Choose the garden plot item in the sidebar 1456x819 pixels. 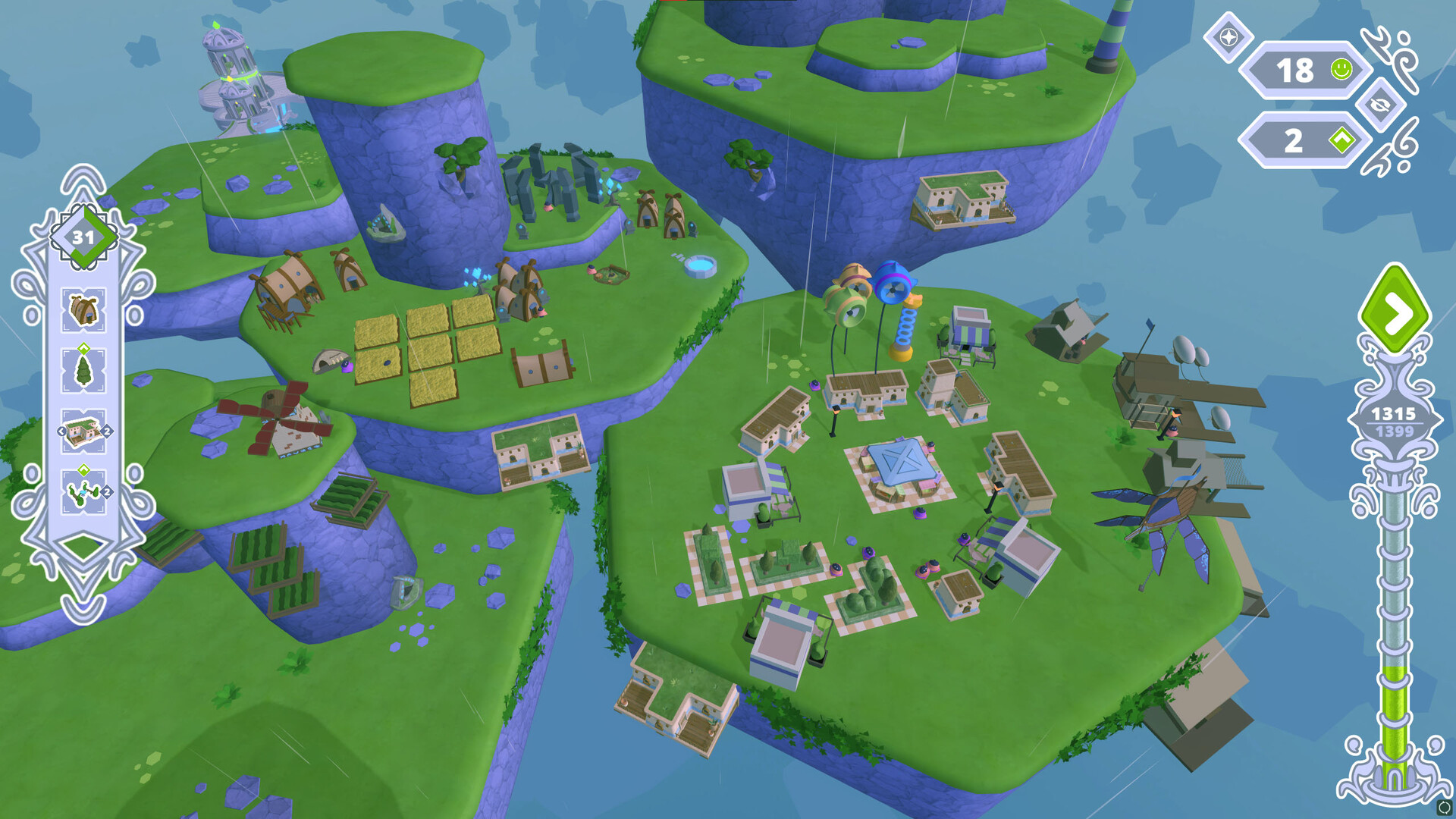click(83, 491)
